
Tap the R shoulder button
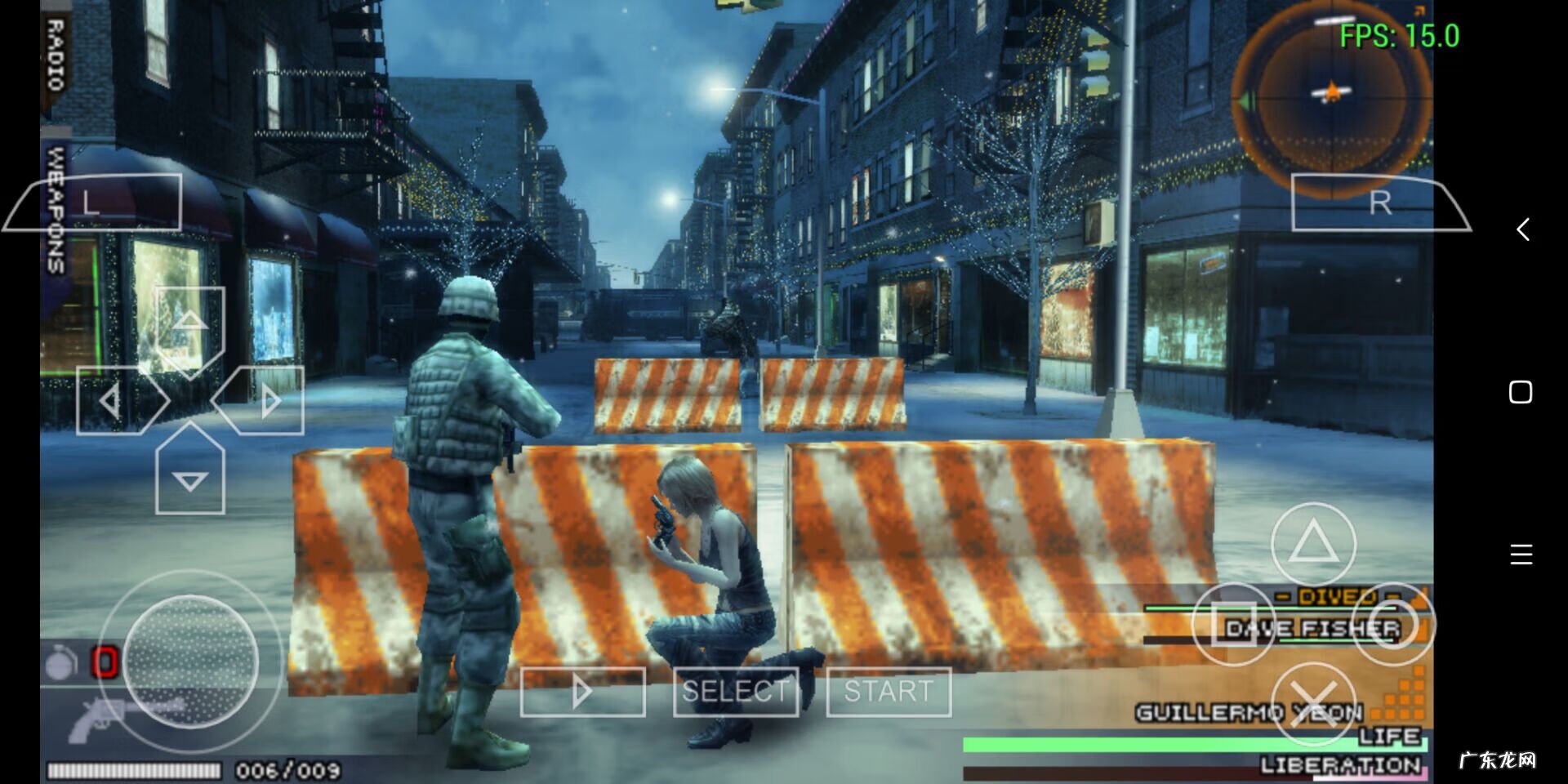(1379, 203)
